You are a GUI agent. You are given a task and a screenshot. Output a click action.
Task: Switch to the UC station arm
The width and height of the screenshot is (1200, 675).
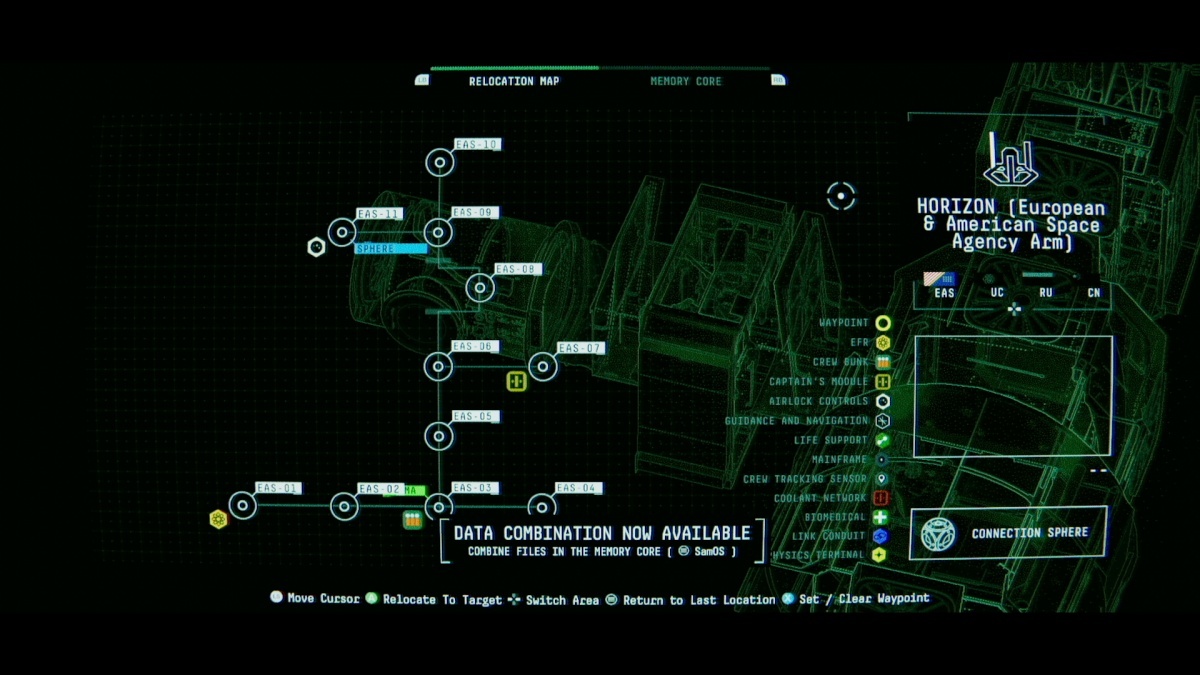[x=997, y=292]
